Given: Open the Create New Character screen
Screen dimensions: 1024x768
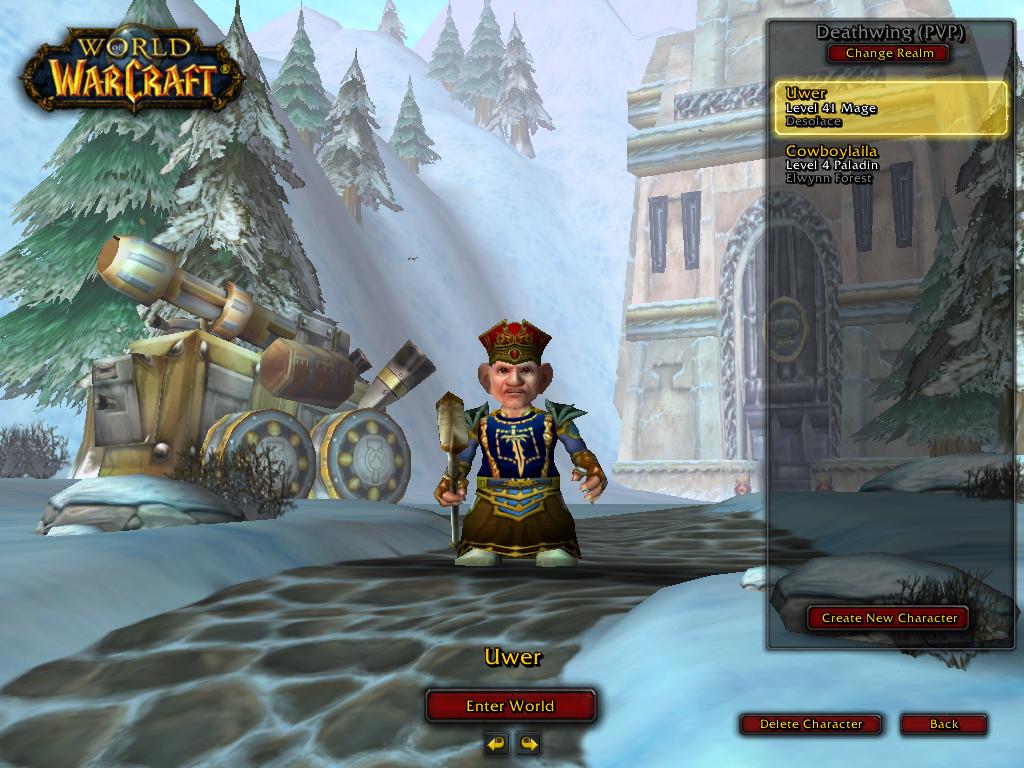Looking at the screenshot, I should pyautogui.click(x=888, y=618).
